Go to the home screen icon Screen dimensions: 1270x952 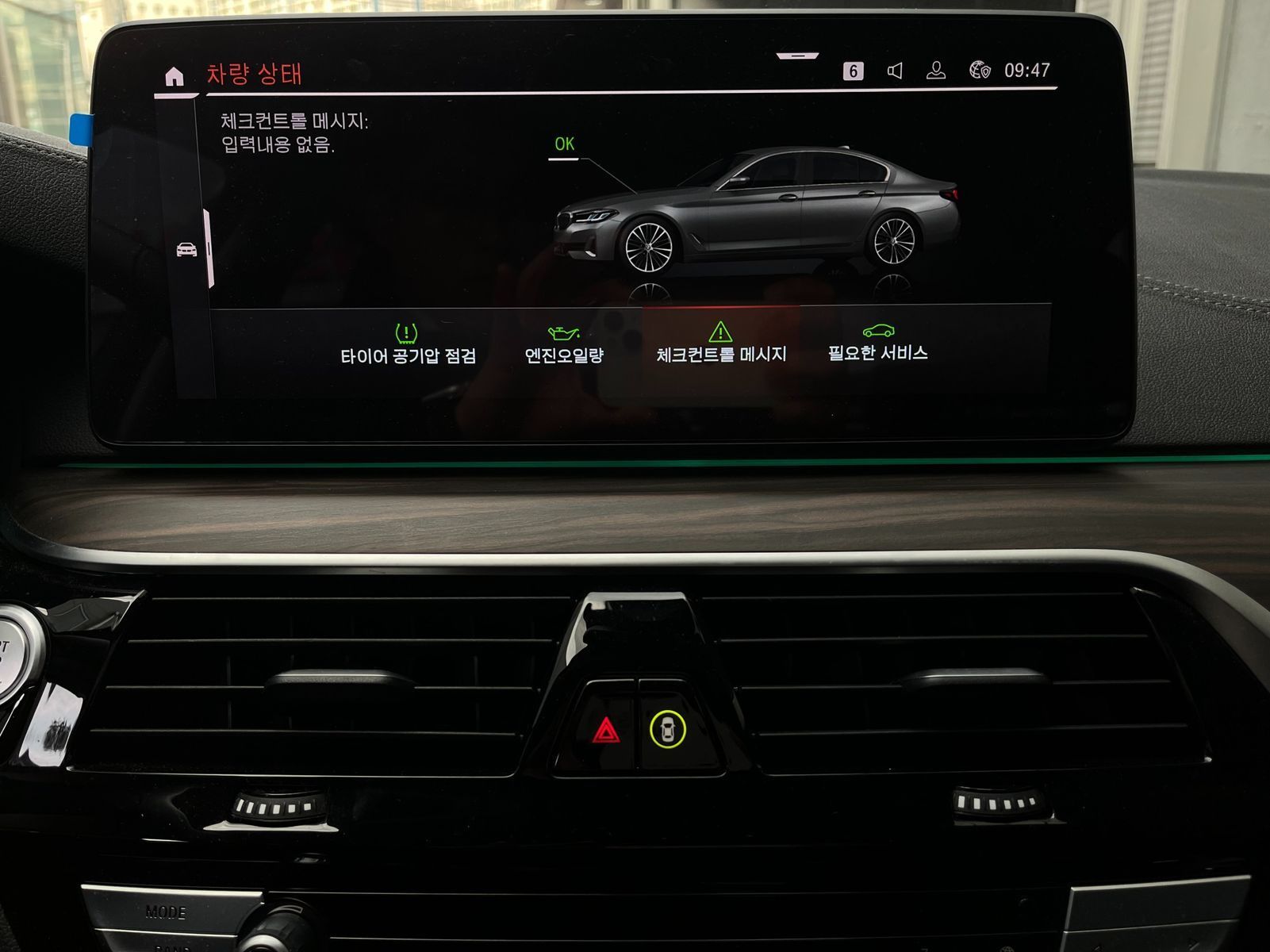pyautogui.click(x=174, y=76)
